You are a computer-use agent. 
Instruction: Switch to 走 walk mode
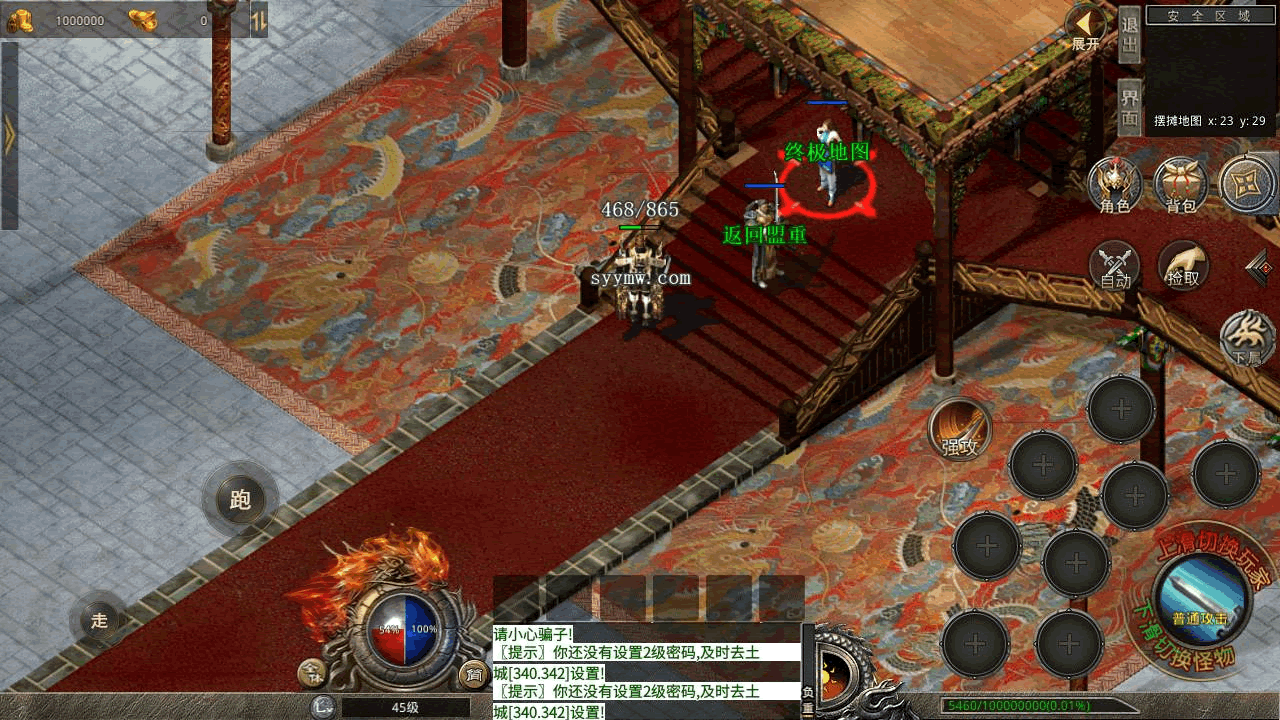tap(100, 620)
